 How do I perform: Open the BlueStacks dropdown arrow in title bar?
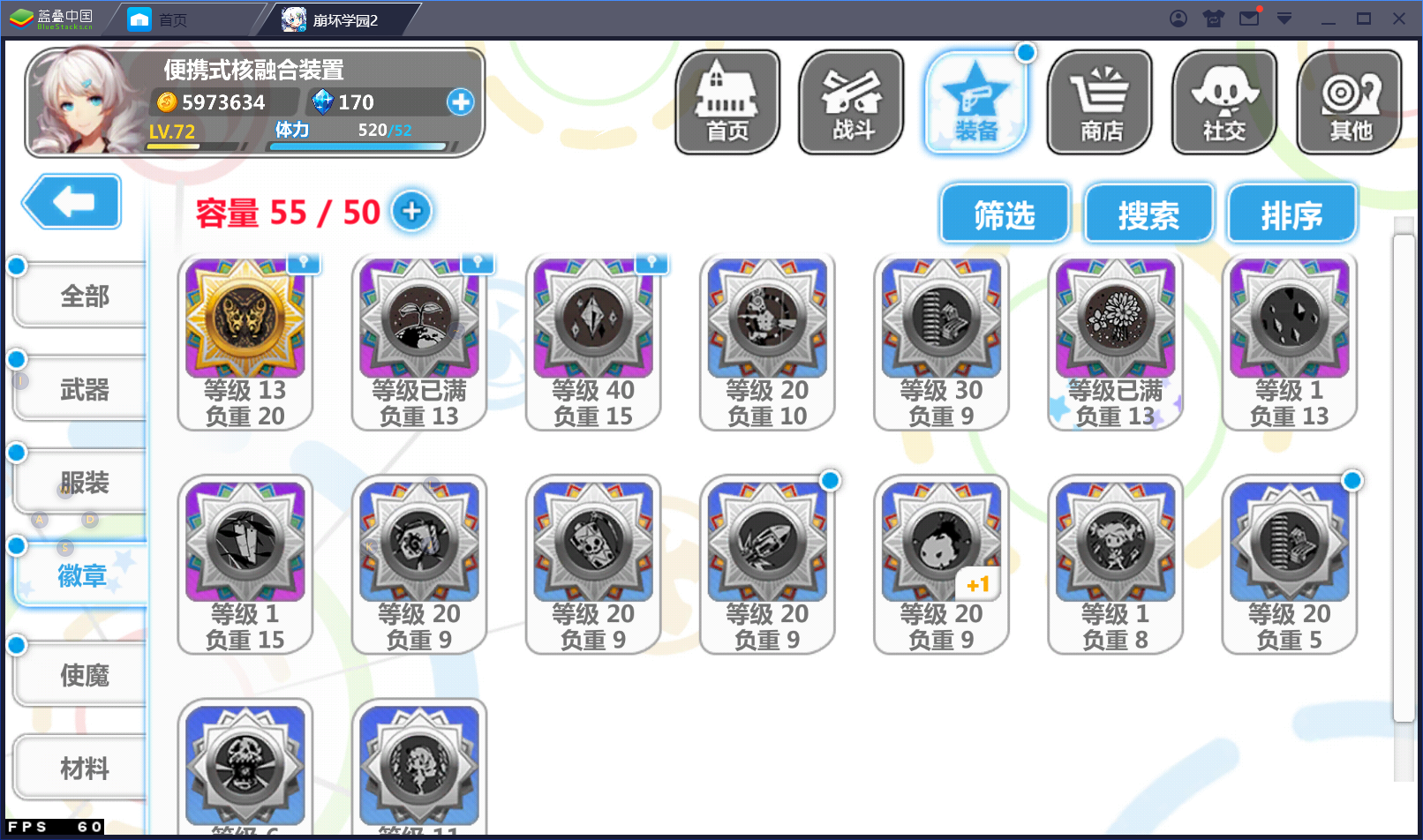[x=1284, y=18]
